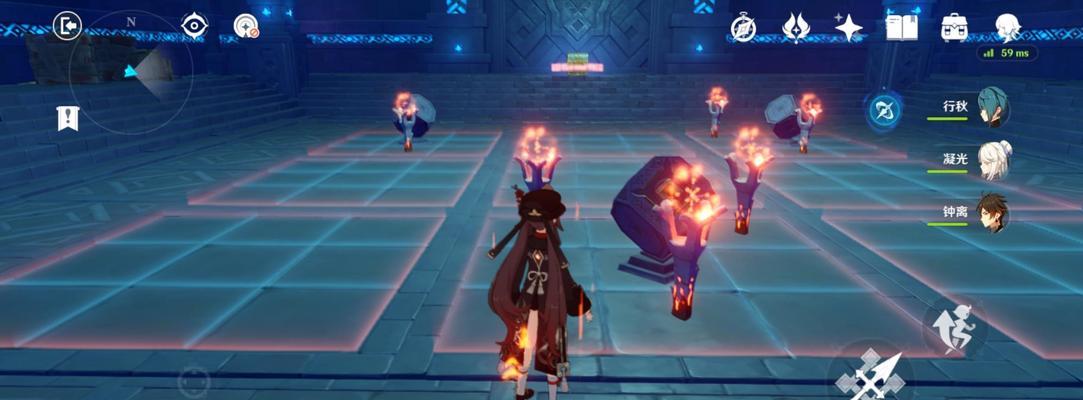Viewport: 1083px width, 400px height.
Task: Tap the radar icon with red badge
Action: (246, 26)
